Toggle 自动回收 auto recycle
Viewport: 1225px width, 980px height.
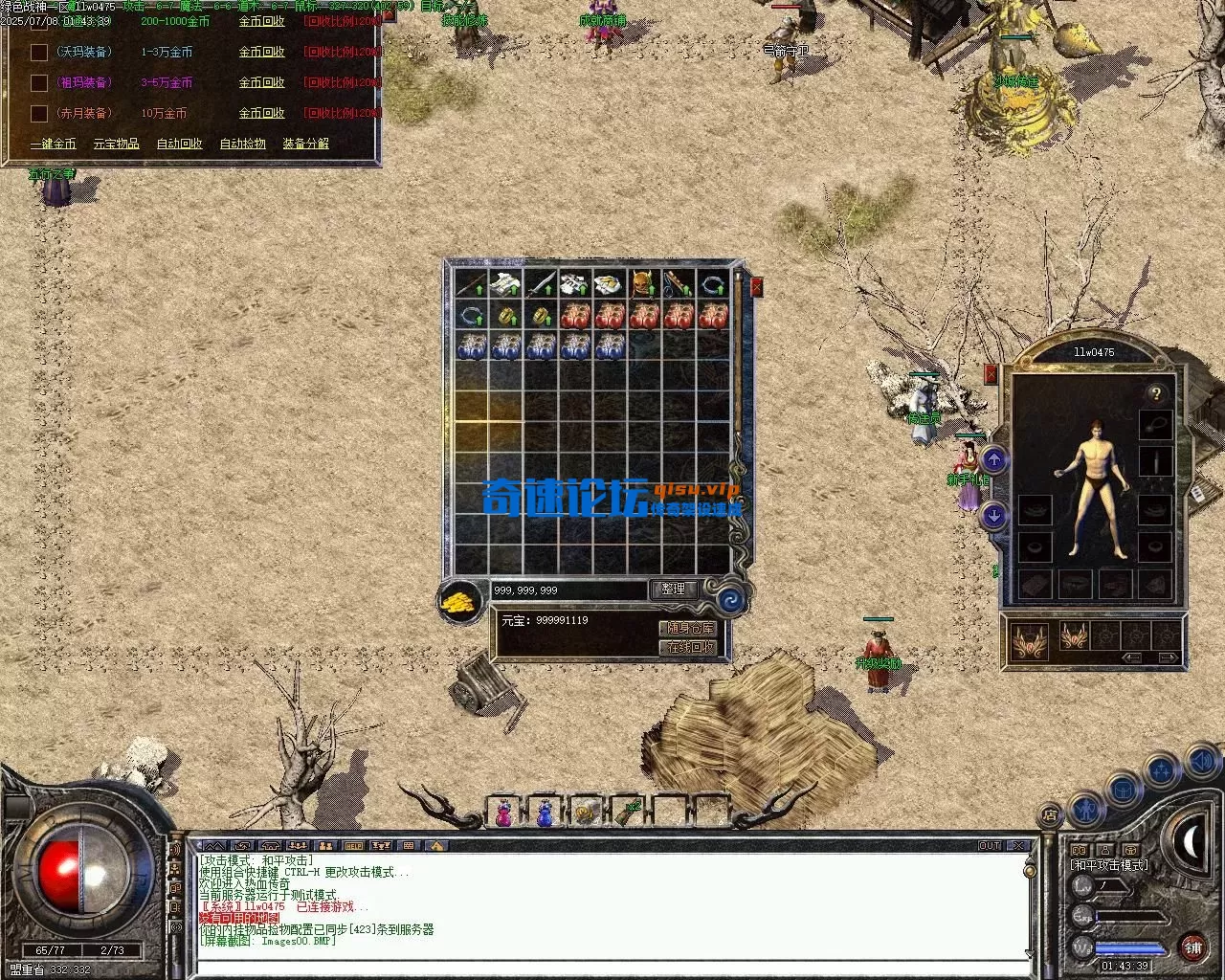(x=179, y=144)
